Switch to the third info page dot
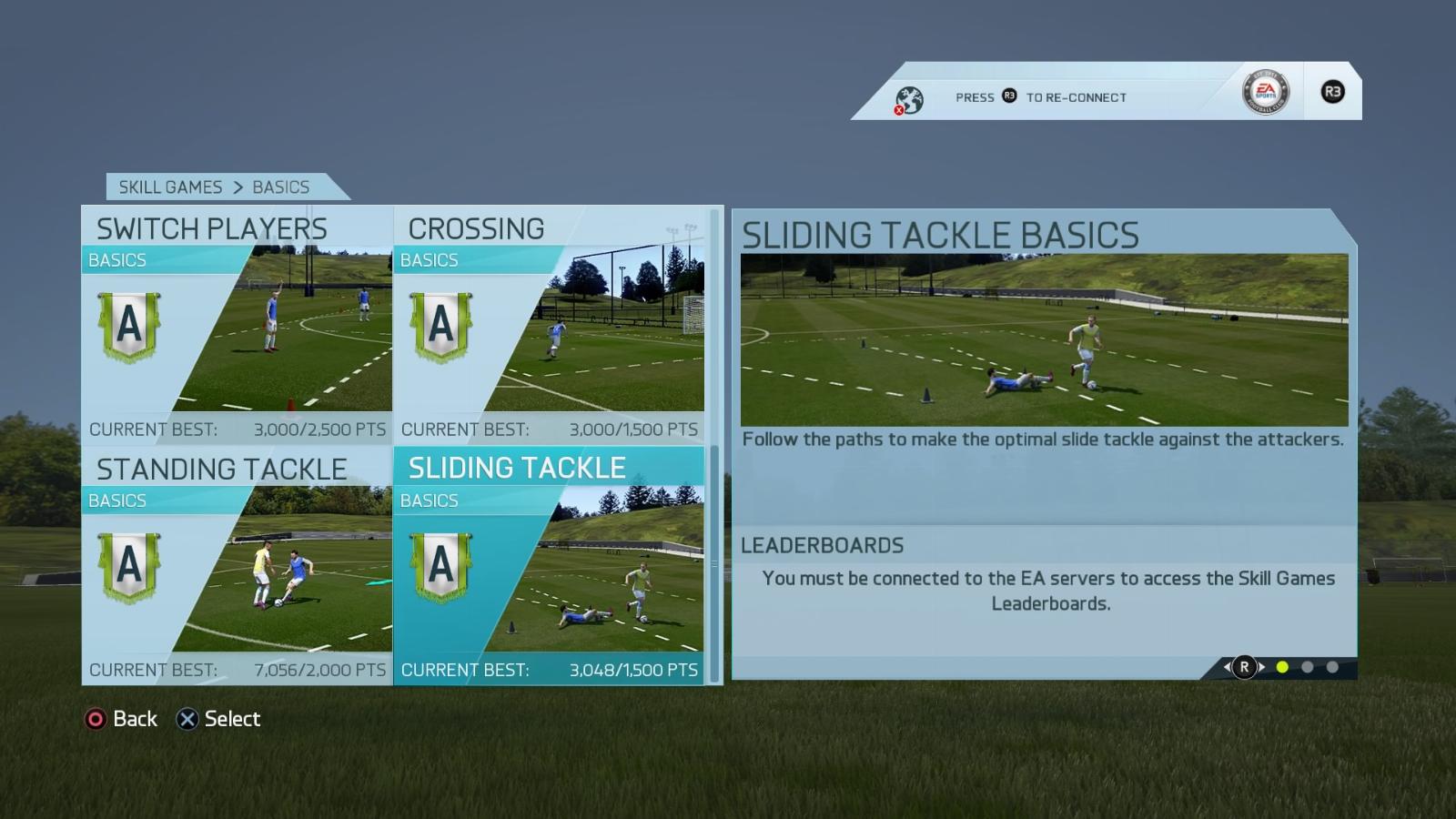Viewport: 1456px width, 819px height. [1332, 667]
